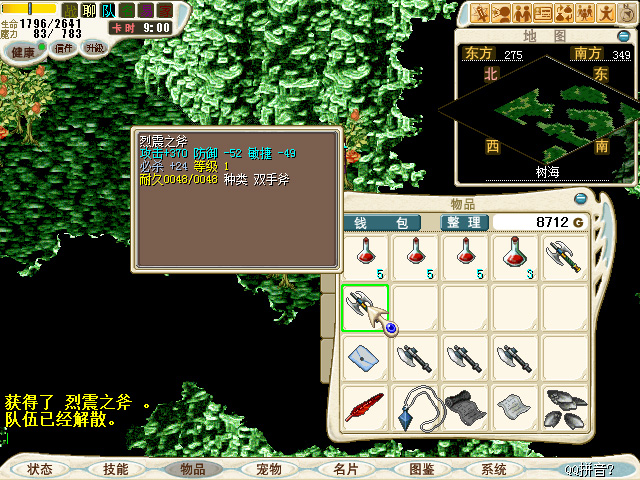Select the highlighted 烈震之斧 axe slot
This screenshot has height=480, width=640.
click(x=365, y=307)
